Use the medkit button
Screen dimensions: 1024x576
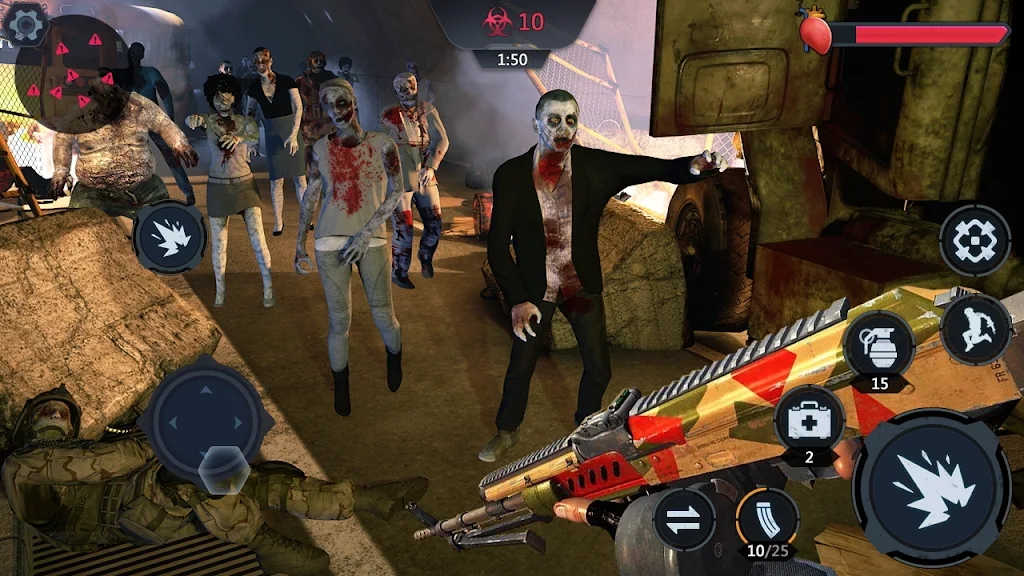tap(809, 421)
